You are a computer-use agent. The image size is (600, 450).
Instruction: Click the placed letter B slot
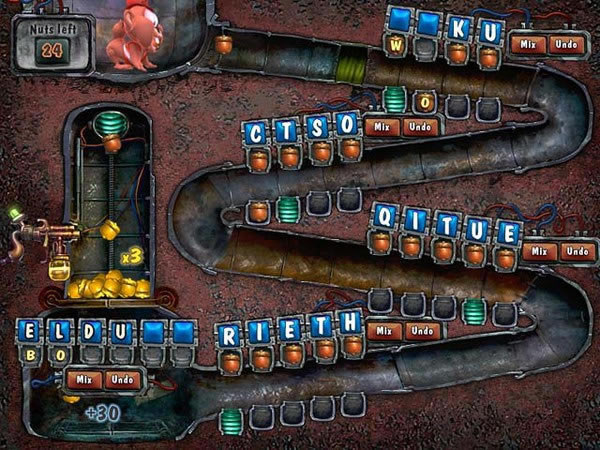(x=30, y=353)
